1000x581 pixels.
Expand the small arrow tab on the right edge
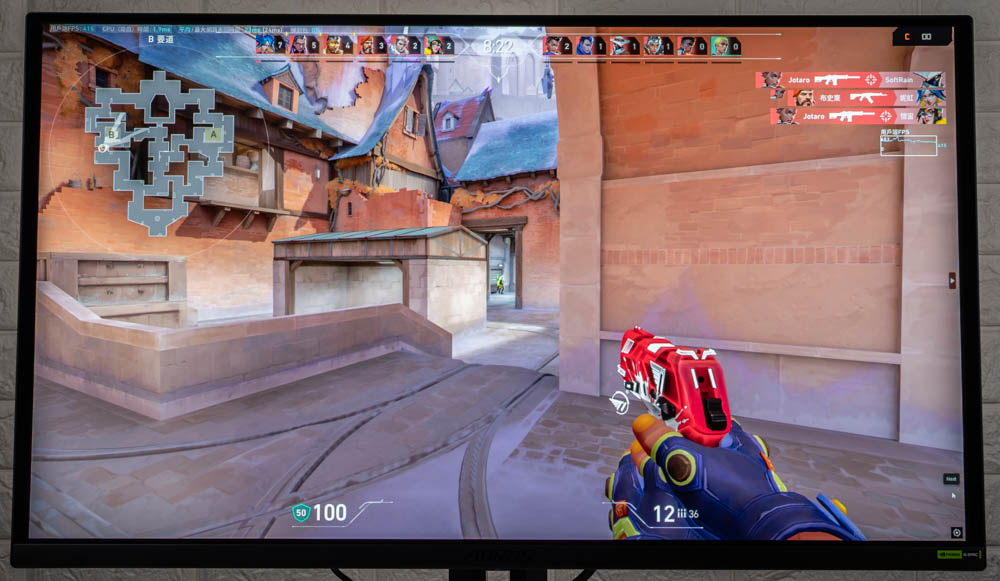coord(952,281)
